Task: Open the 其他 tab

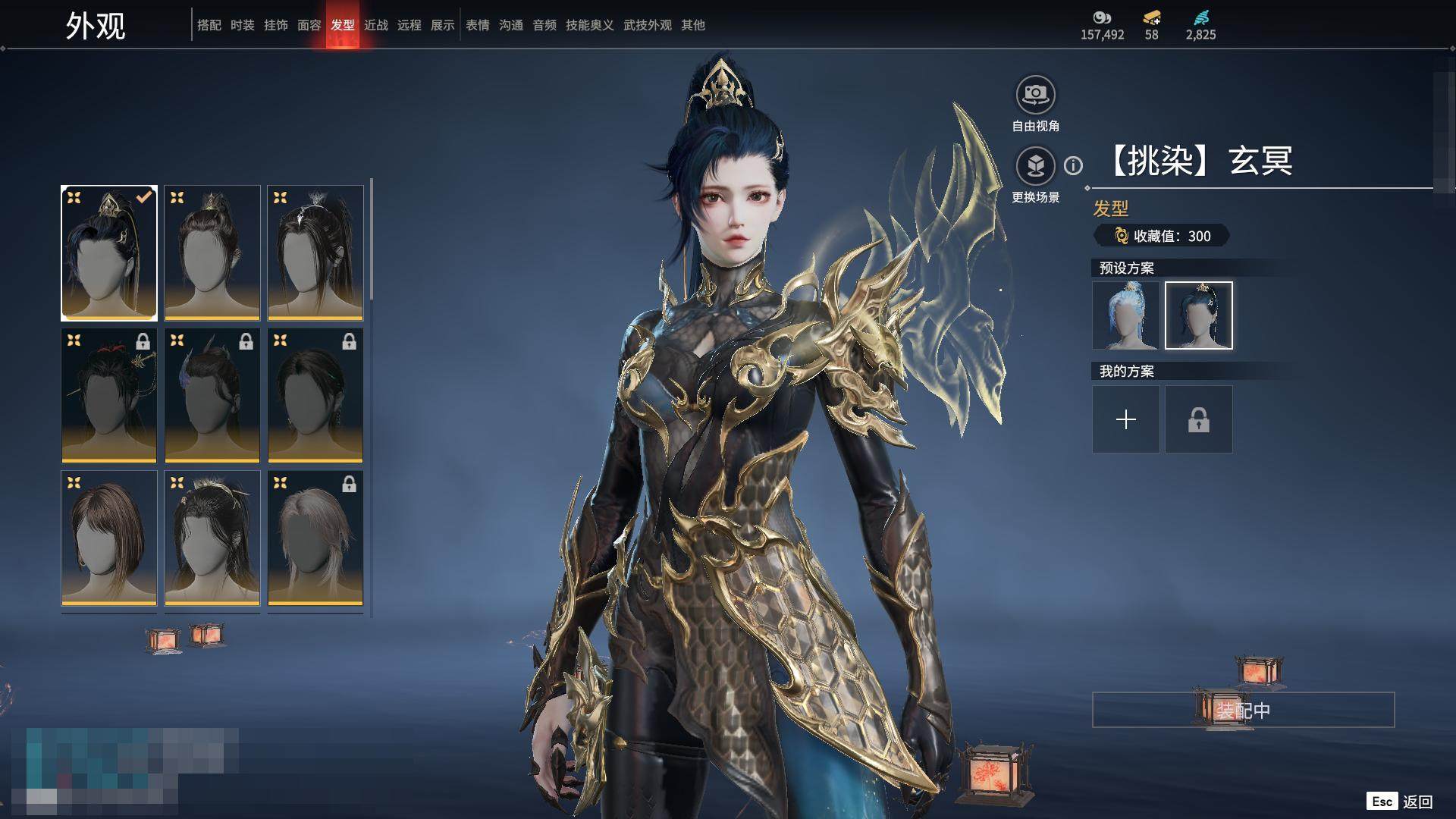Action: [x=693, y=25]
